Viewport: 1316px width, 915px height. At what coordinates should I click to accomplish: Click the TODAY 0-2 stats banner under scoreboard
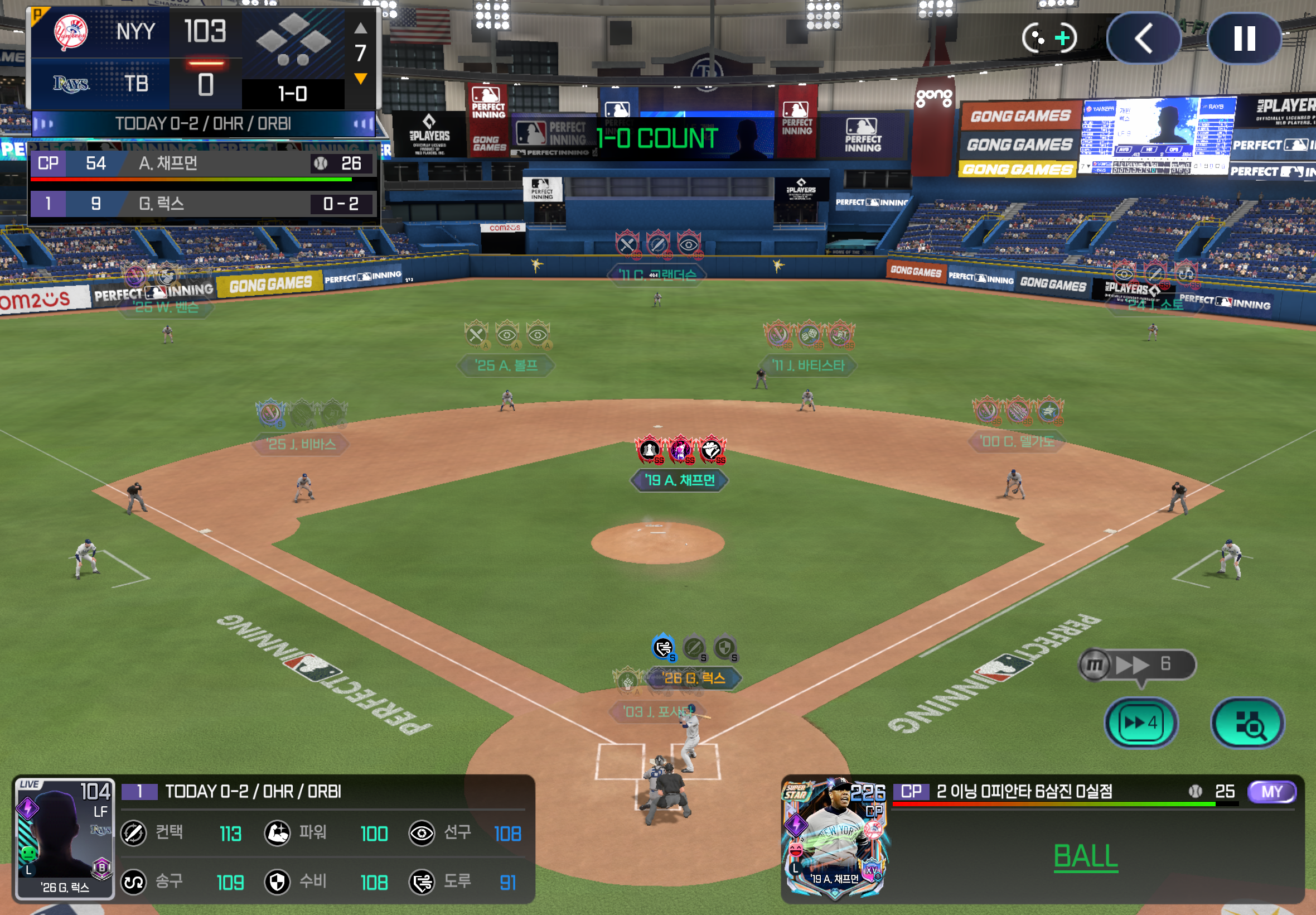204,124
